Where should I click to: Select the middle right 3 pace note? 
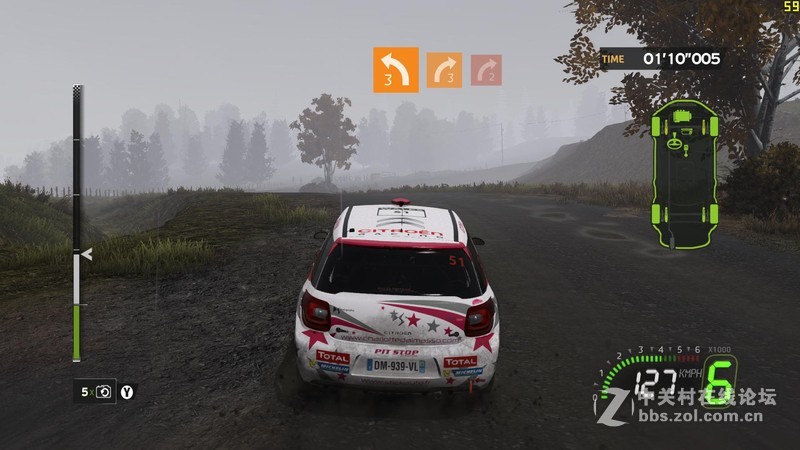point(444,70)
